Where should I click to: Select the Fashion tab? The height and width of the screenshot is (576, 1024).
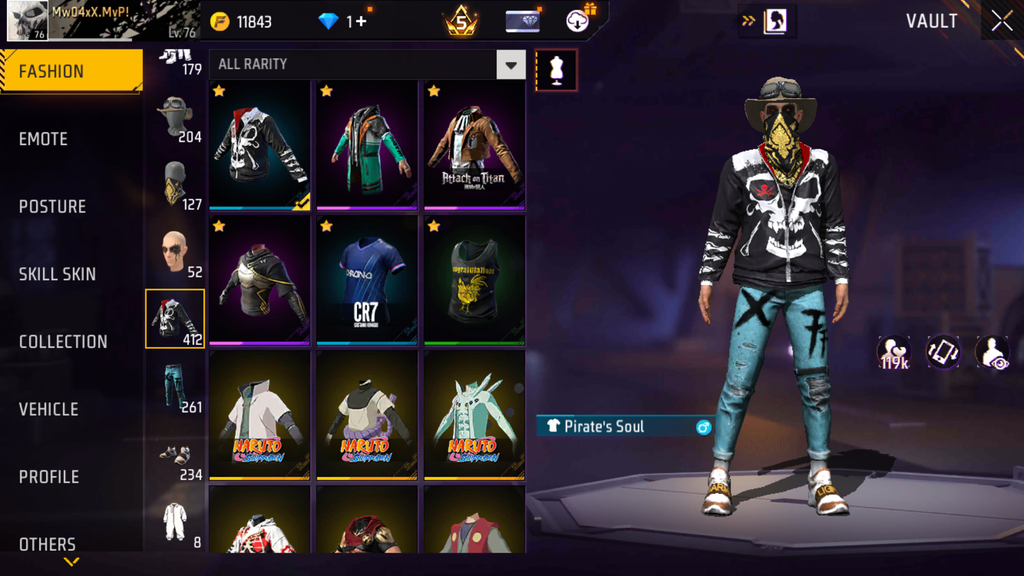(52, 71)
